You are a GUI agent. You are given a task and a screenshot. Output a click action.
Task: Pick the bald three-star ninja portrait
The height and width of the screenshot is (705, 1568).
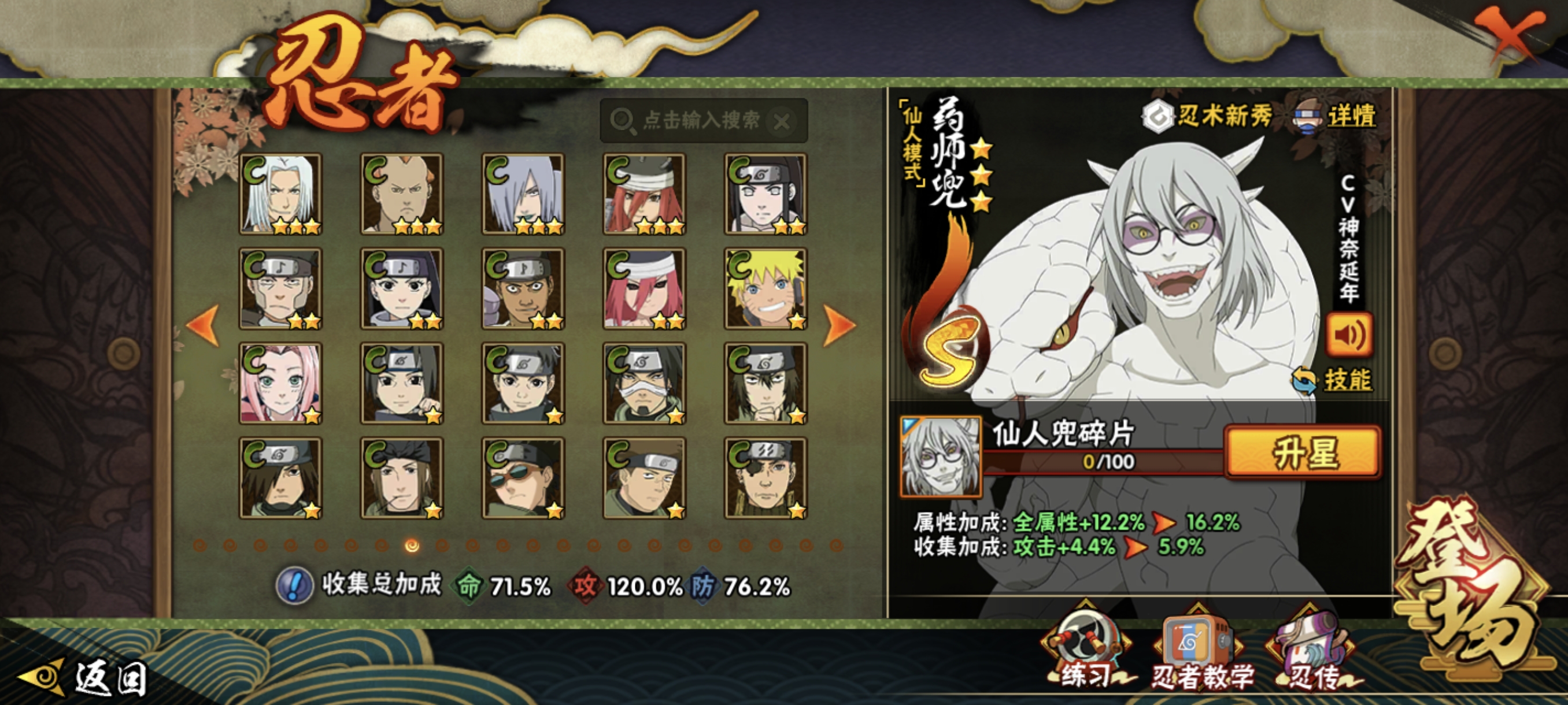402,194
